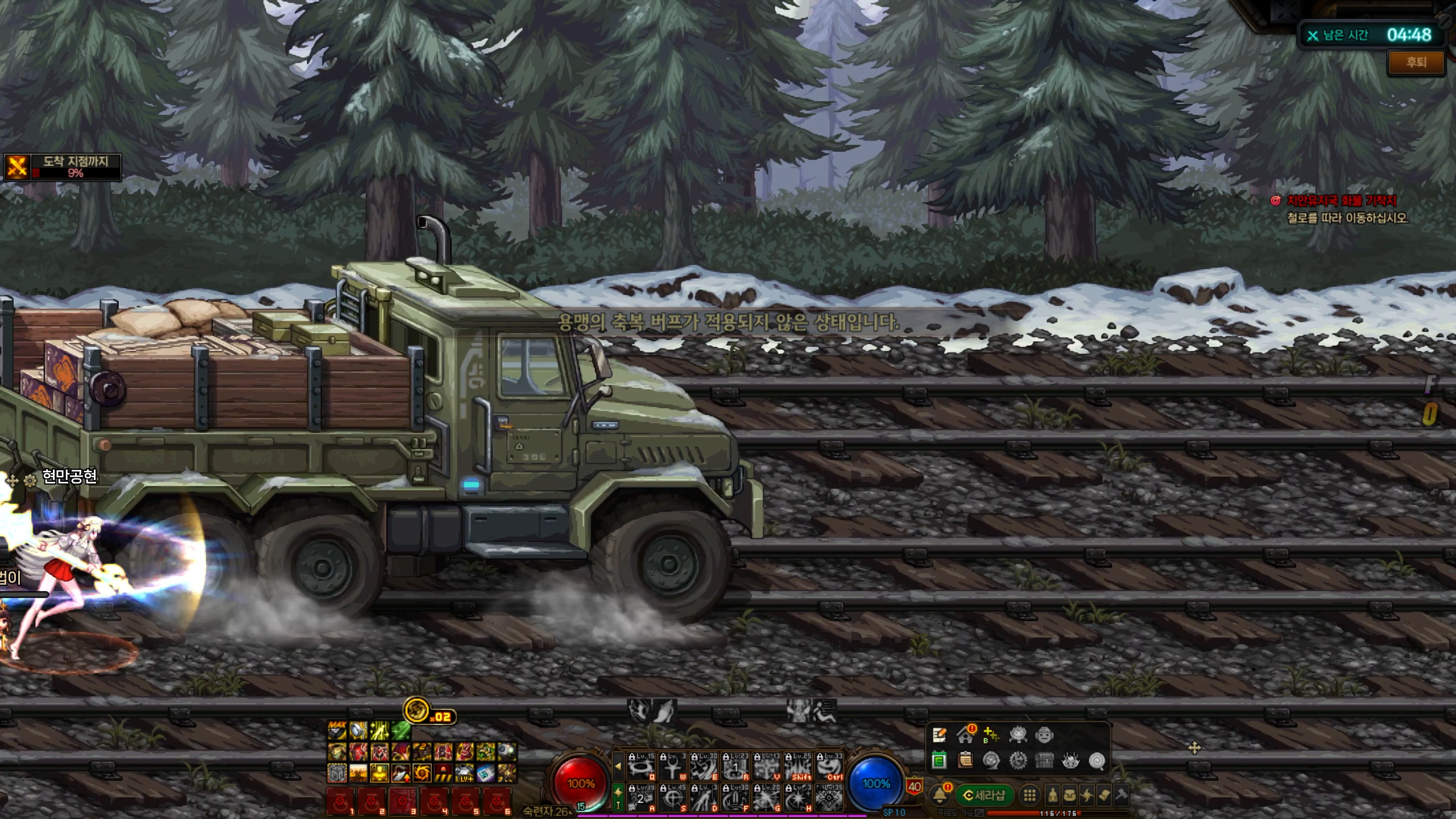
Task: Activate the locked skill bound to Q
Action: [x=642, y=767]
